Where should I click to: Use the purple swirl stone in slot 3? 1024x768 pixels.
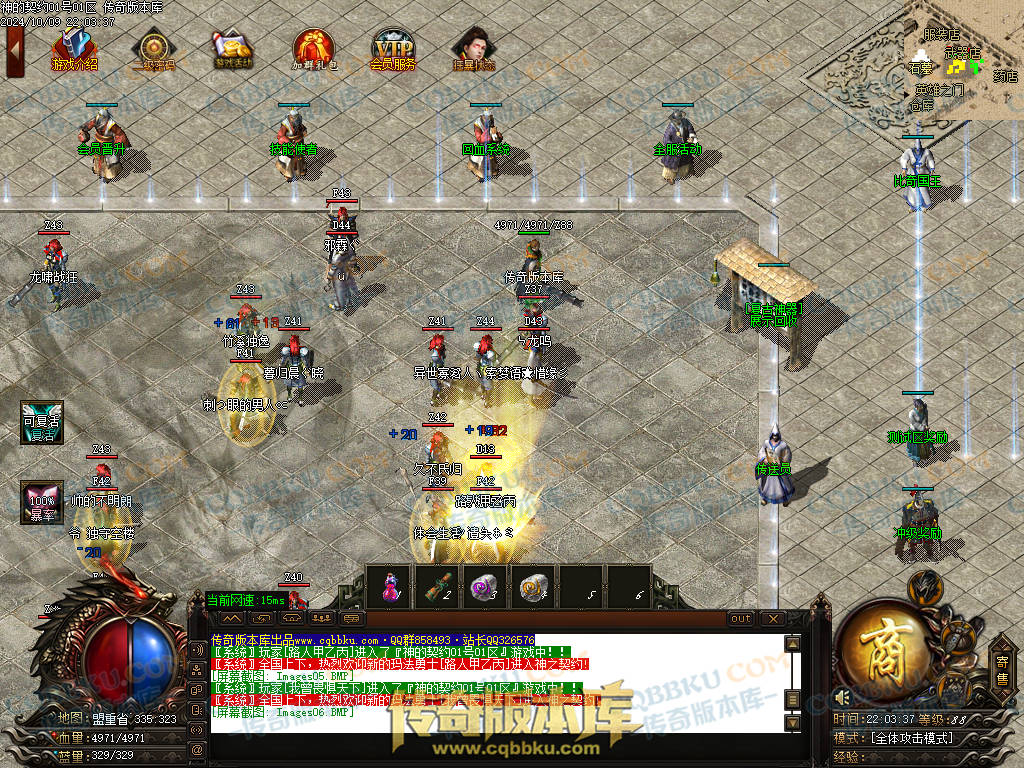click(x=485, y=587)
